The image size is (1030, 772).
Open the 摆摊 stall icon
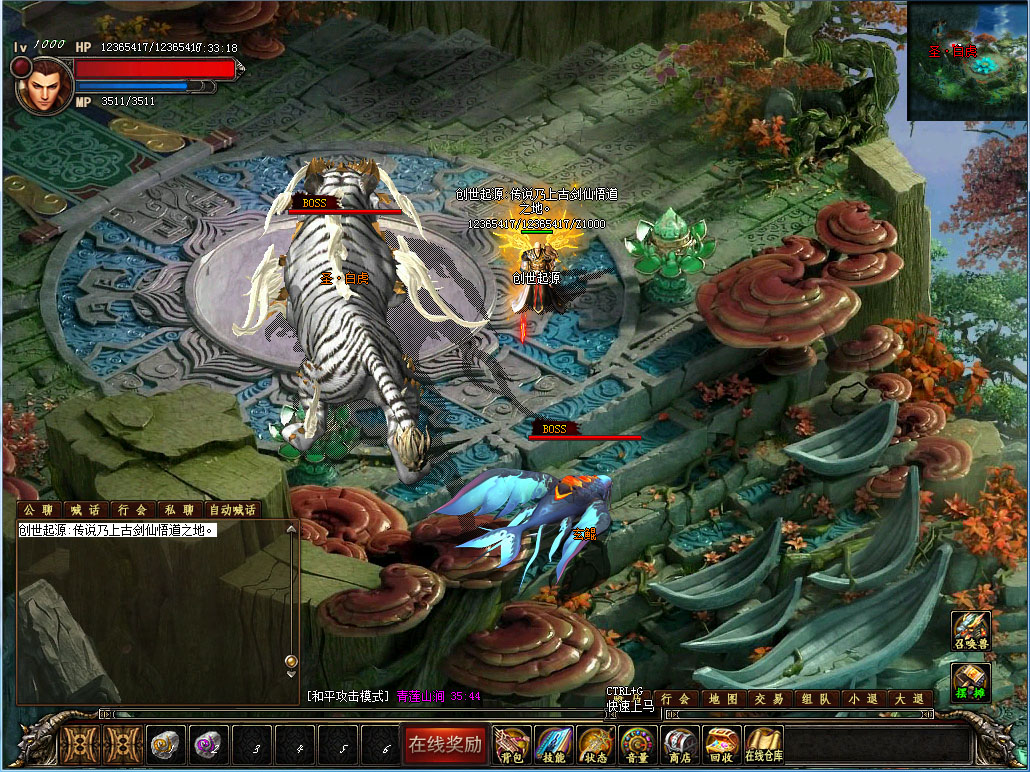(971, 683)
